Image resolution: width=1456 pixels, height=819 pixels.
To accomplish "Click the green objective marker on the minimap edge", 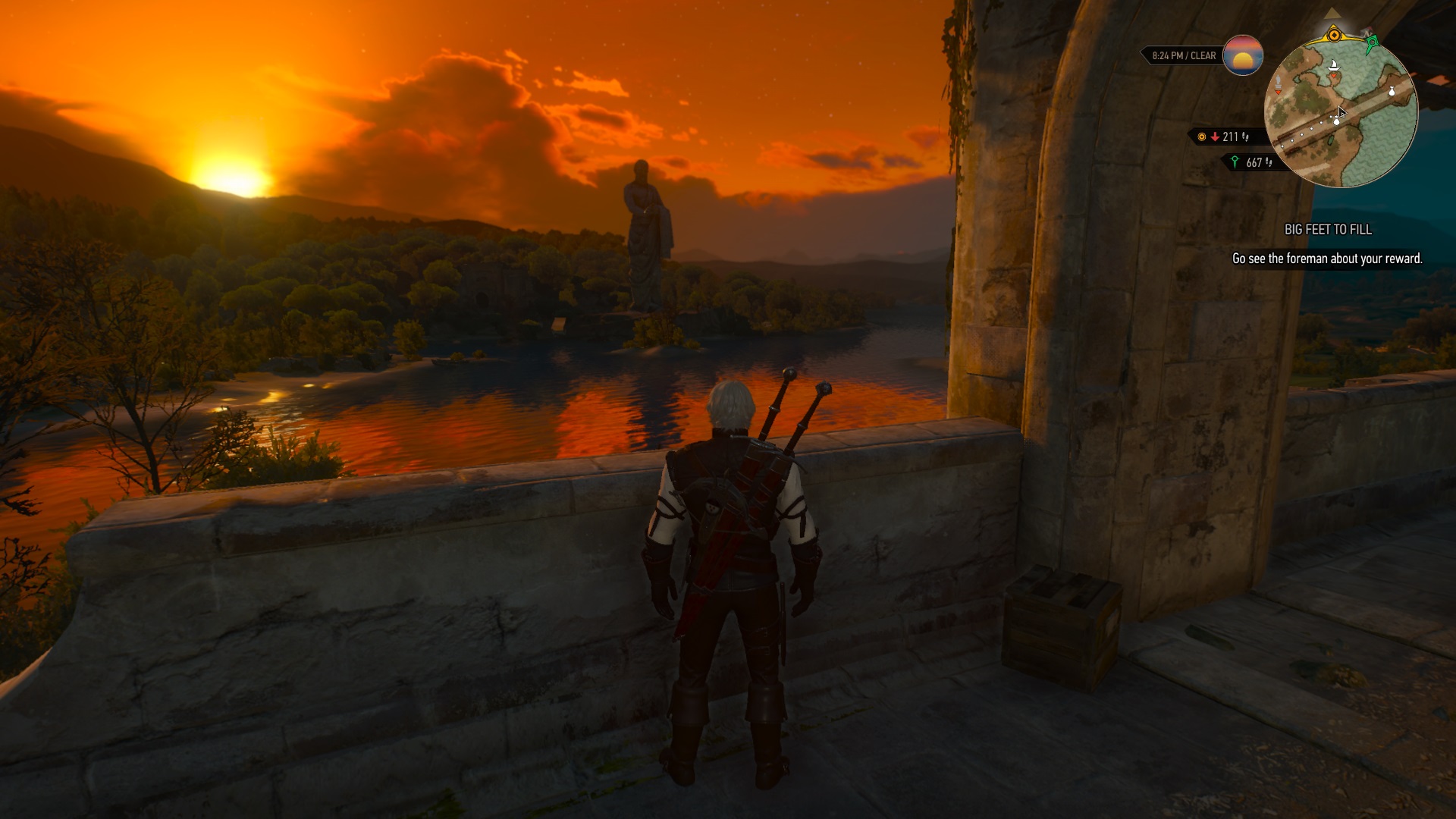I will tap(1372, 43).
